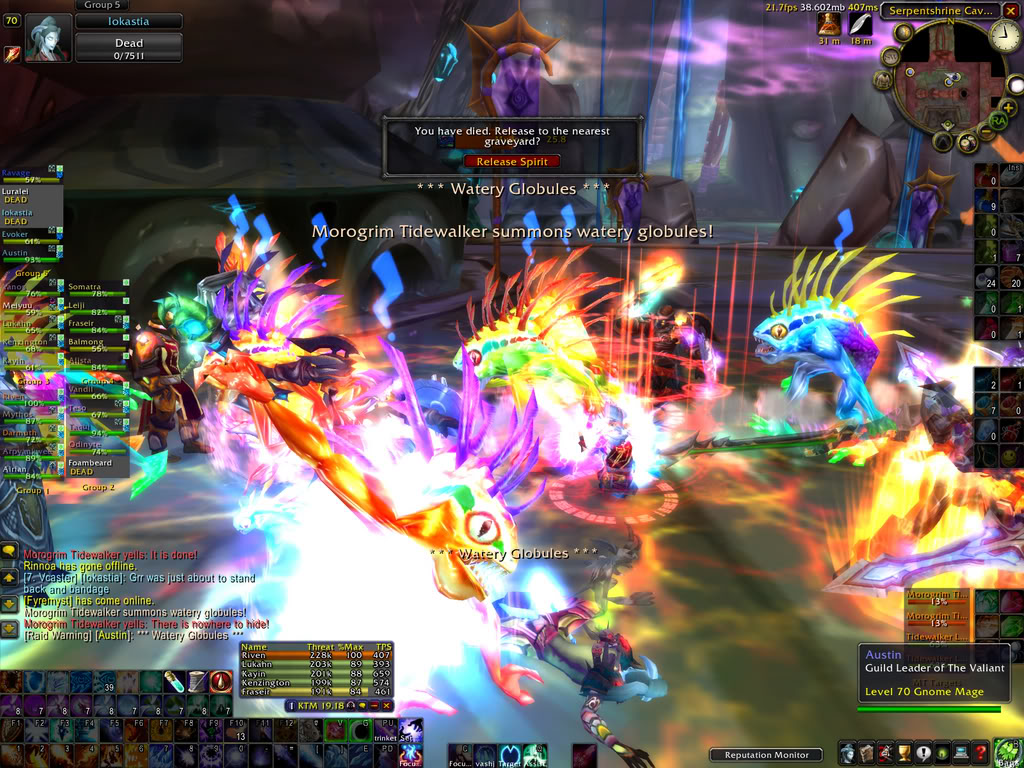The height and width of the screenshot is (768, 1024).
Task: Release Spirit to the nearest graveyard
Action: tap(511, 161)
